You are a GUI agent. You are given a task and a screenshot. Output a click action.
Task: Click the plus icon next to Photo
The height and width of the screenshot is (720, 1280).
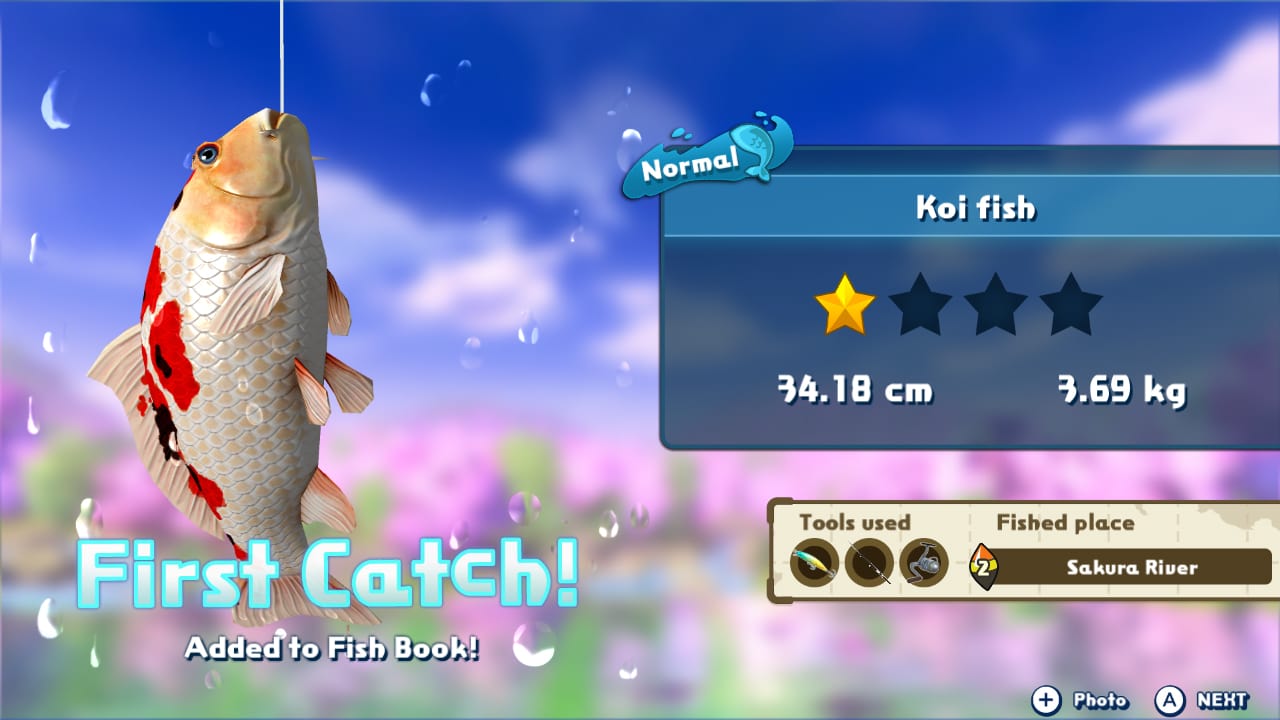(1046, 701)
